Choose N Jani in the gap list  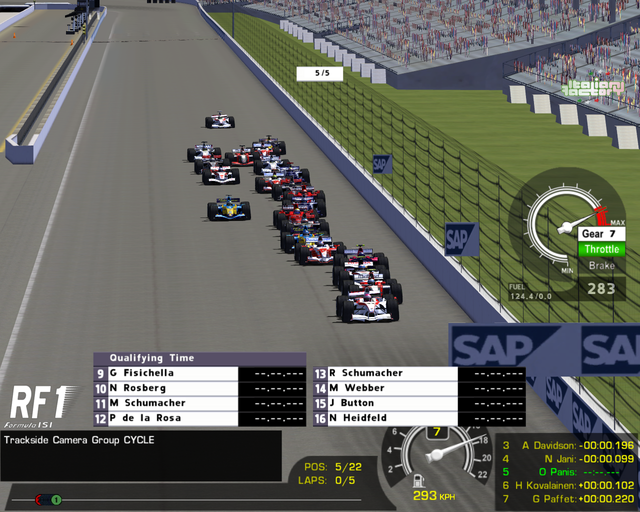point(567,458)
